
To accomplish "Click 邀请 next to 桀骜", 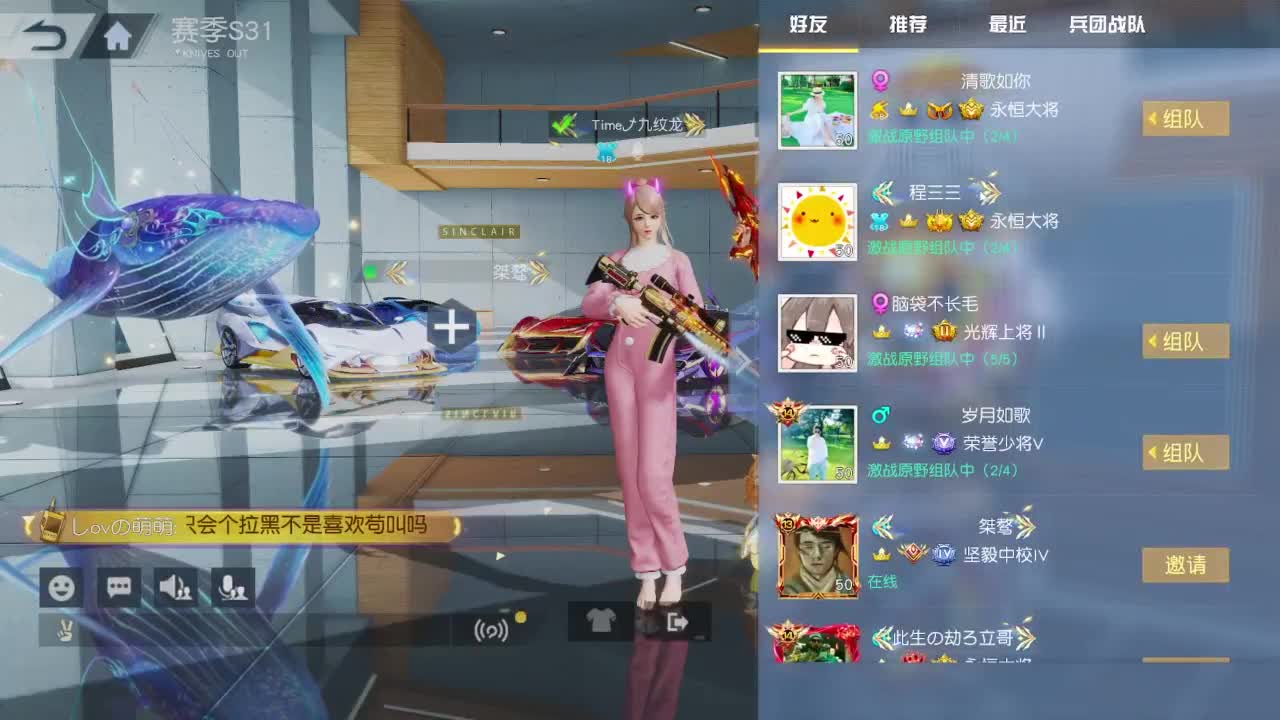I will [1186, 565].
